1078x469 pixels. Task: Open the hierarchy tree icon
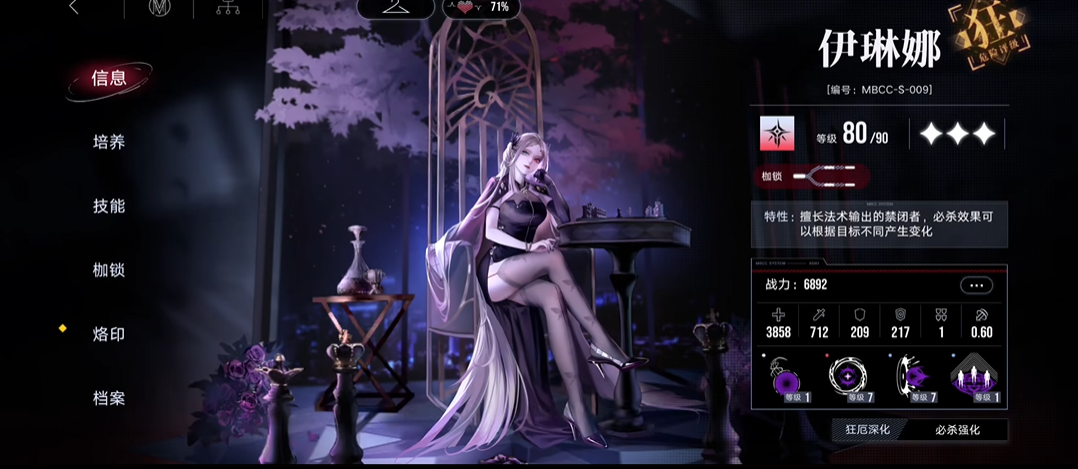[227, 9]
